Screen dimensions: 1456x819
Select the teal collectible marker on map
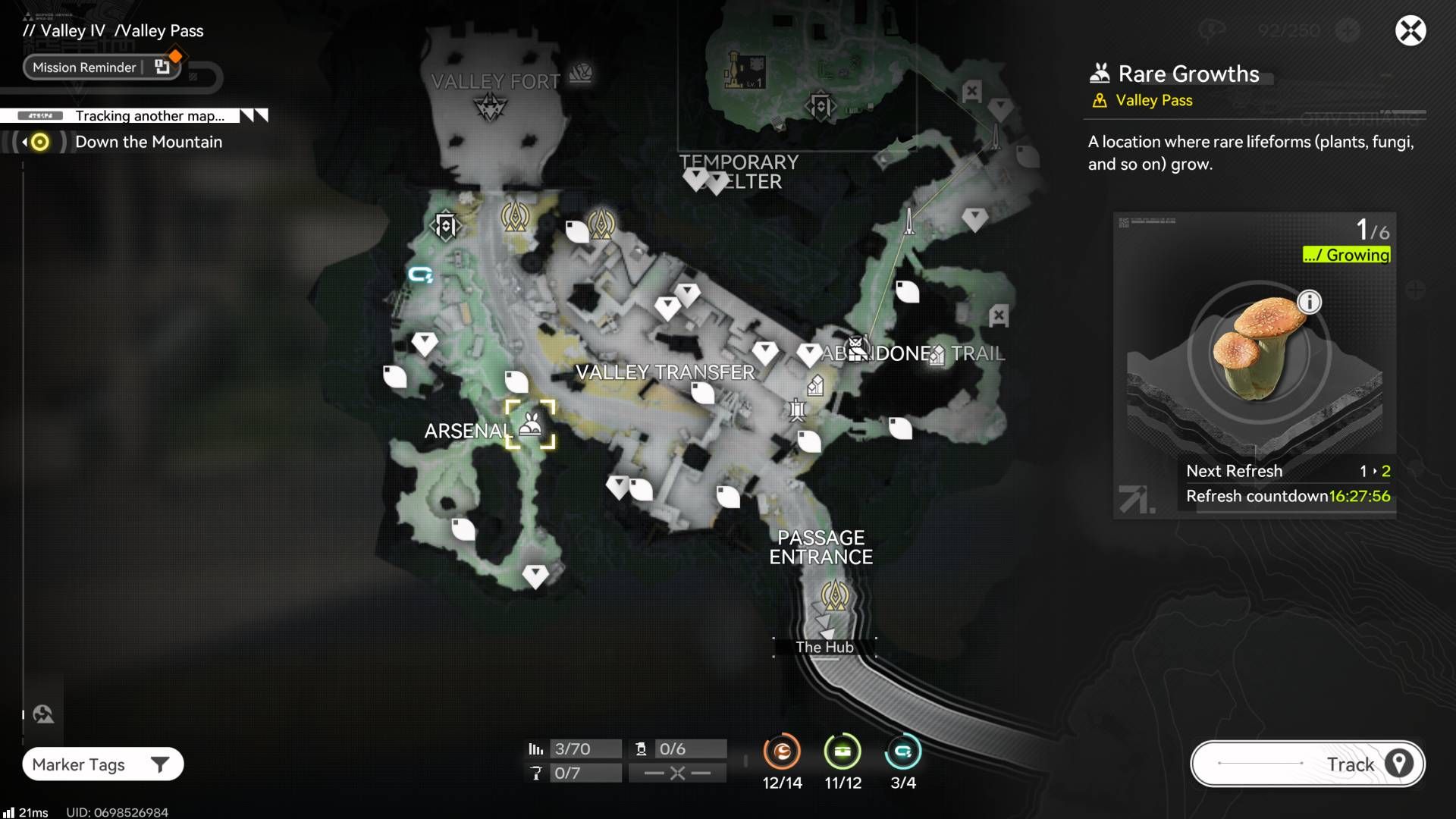420,275
